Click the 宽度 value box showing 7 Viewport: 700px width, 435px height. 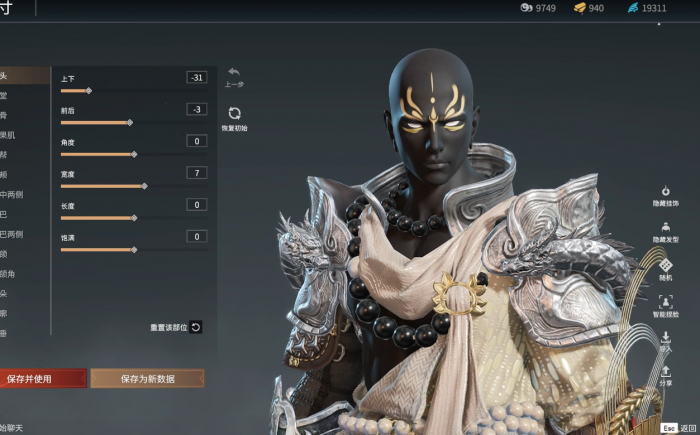pos(196,173)
